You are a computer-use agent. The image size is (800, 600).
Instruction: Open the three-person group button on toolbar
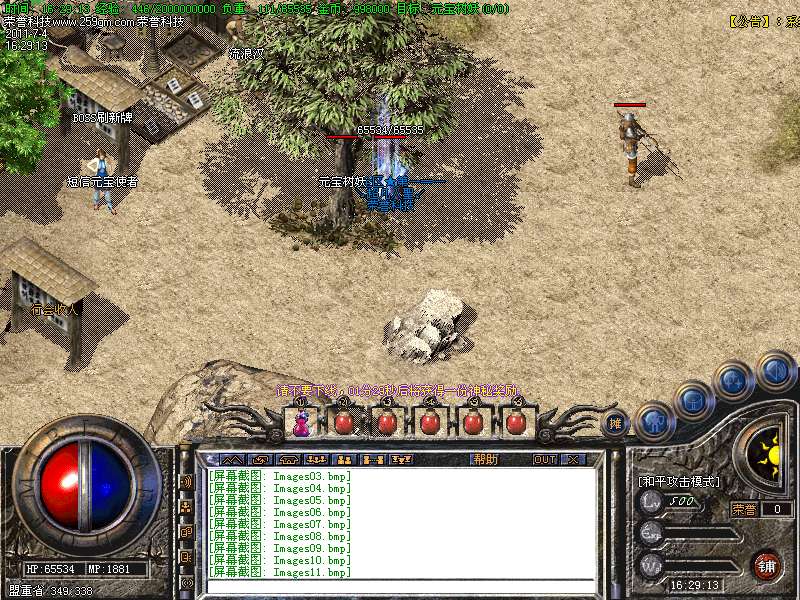316,459
